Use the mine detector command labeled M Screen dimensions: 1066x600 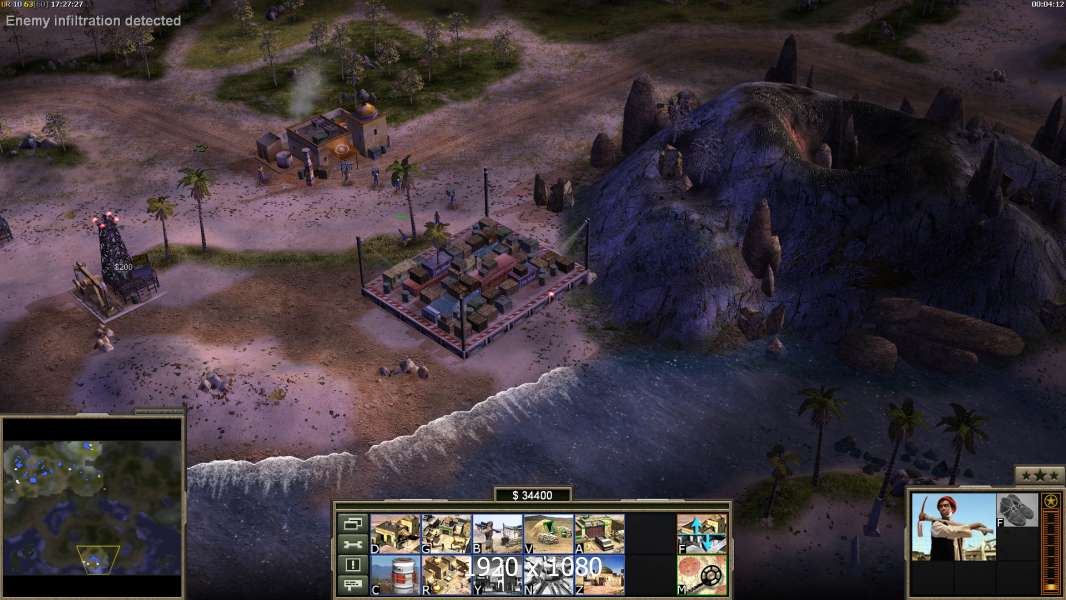click(702, 575)
